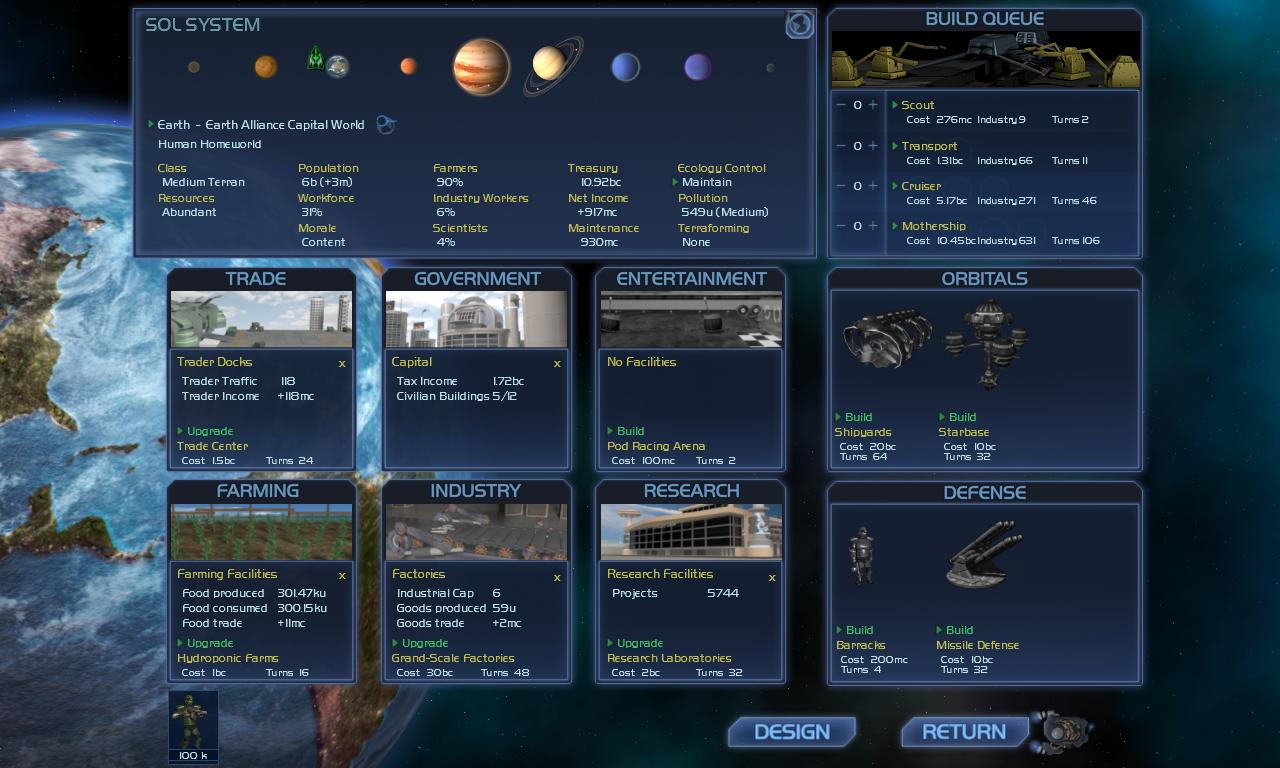Viewport: 1280px width, 768px height.
Task: Select the ringed planet Saturn
Action: tap(549, 64)
